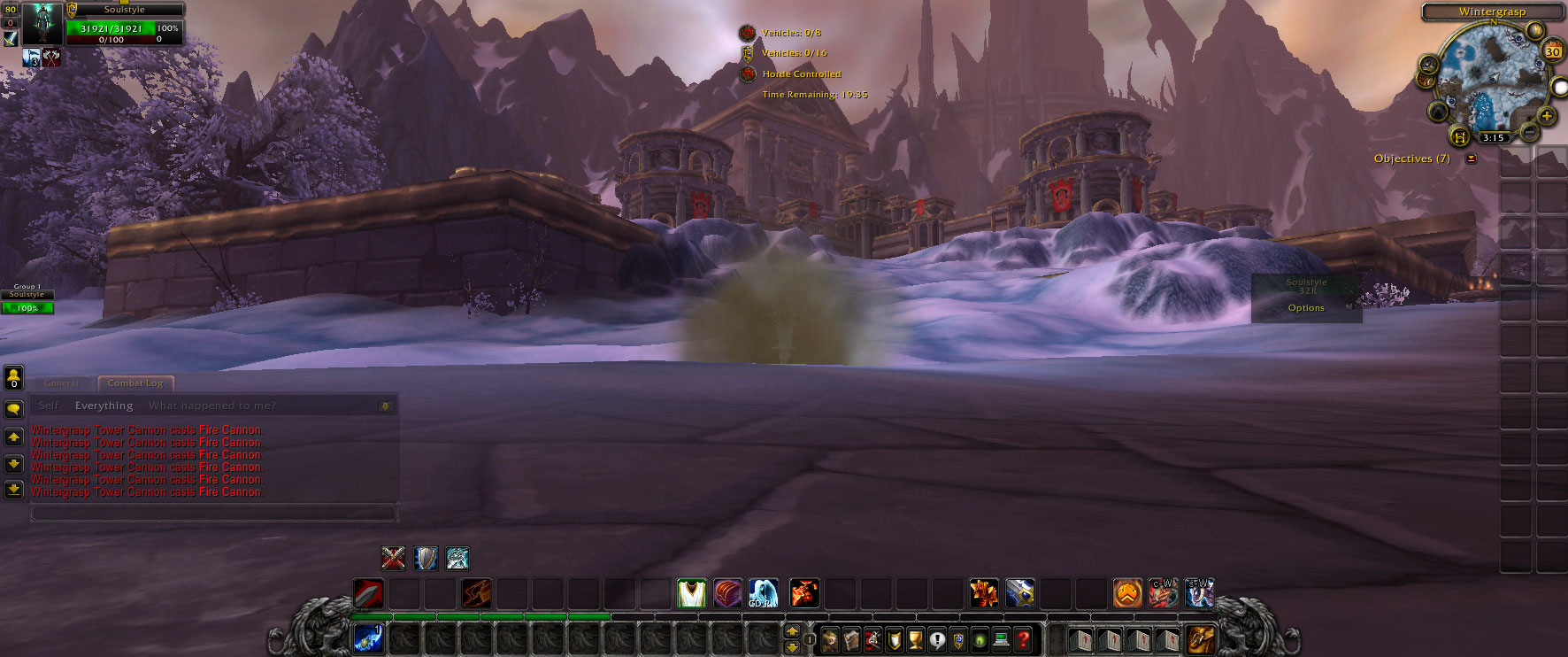Open the chat channel bubble menu
The width and height of the screenshot is (1568, 657).
pos(12,407)
